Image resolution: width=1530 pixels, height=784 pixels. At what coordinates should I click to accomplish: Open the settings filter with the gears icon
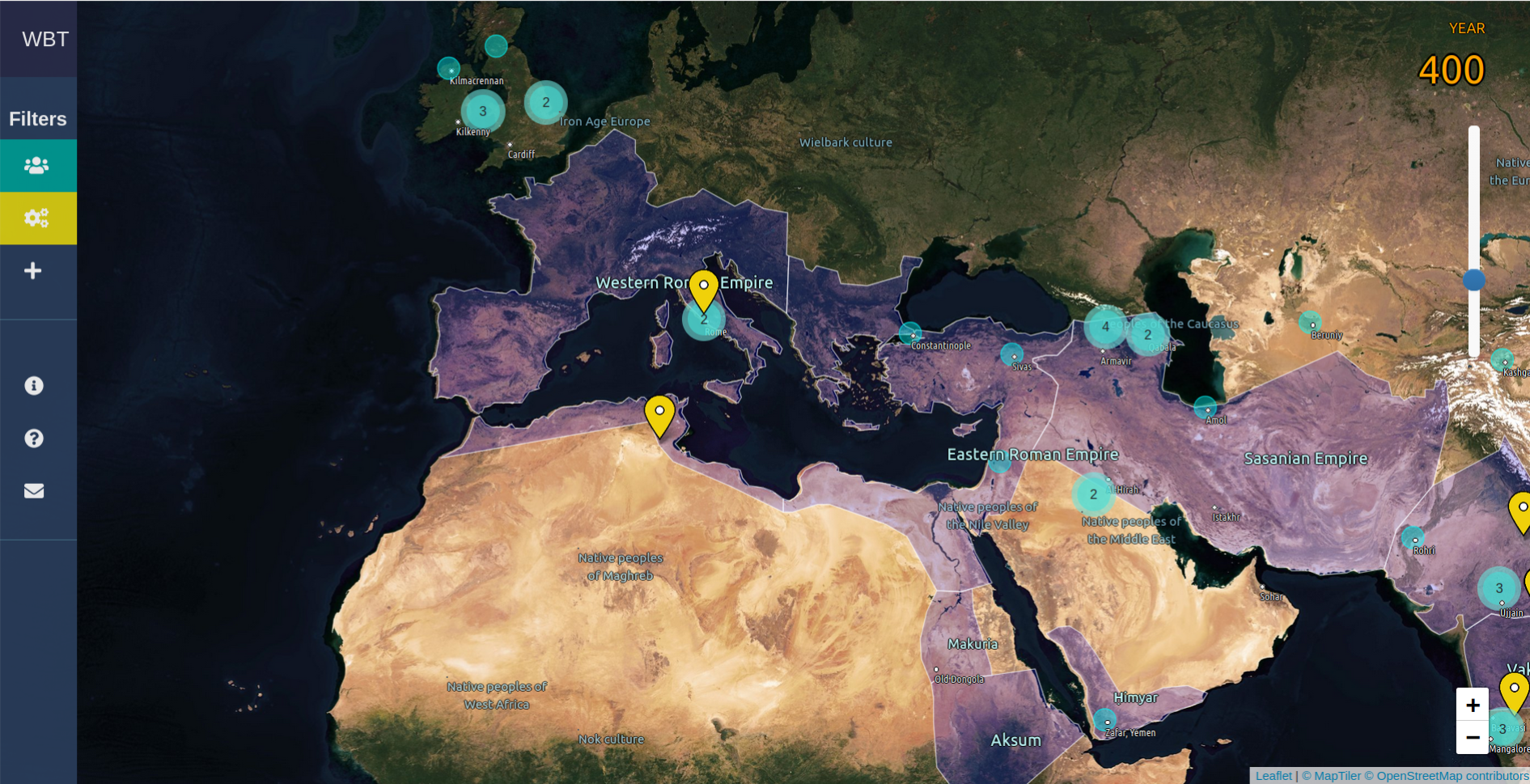[x=37, y=218]
